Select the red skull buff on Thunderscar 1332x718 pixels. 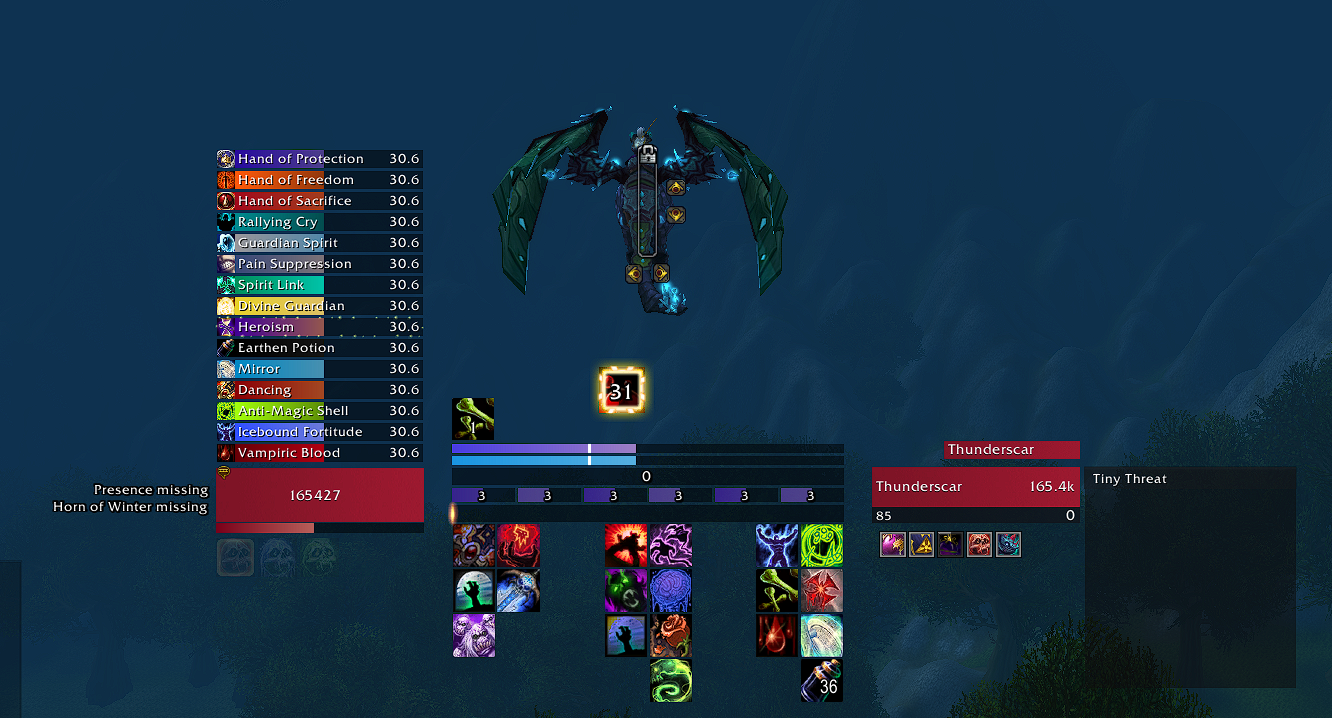tap(979, 545)
